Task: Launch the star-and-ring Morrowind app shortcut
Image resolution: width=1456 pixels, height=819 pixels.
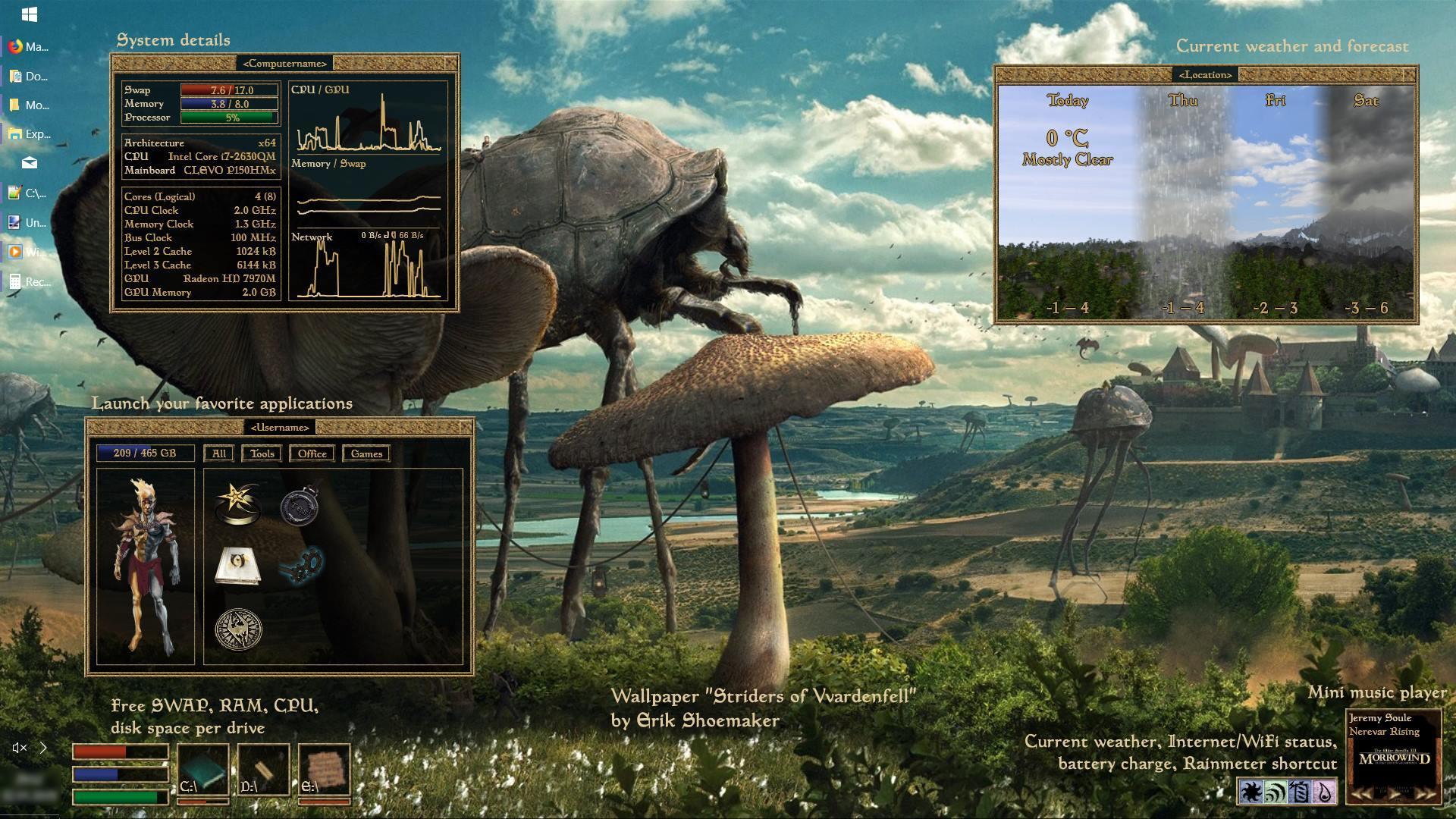Action: (x=239, y=503)
